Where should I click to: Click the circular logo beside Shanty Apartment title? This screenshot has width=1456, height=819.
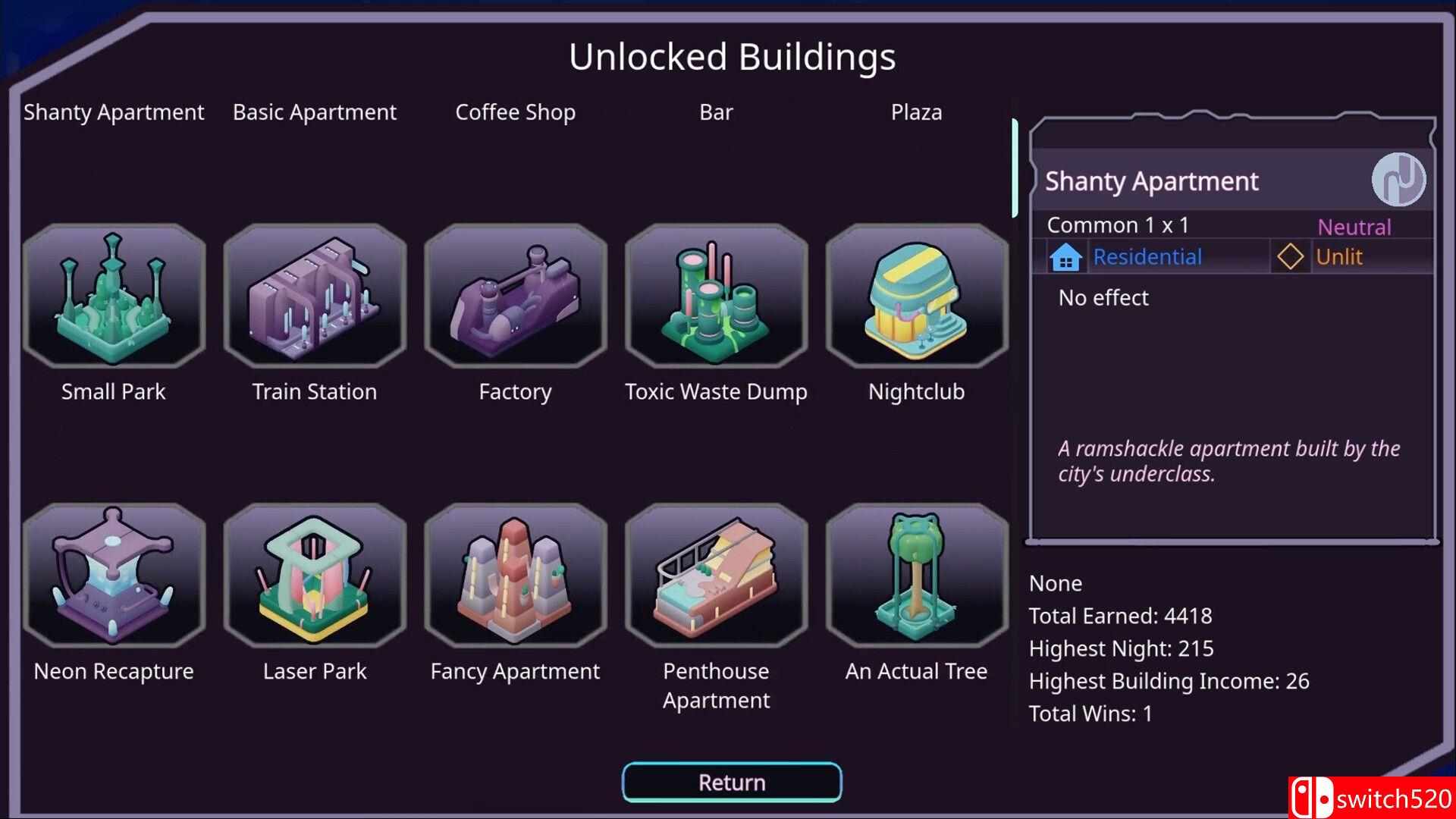[1399, 179]
